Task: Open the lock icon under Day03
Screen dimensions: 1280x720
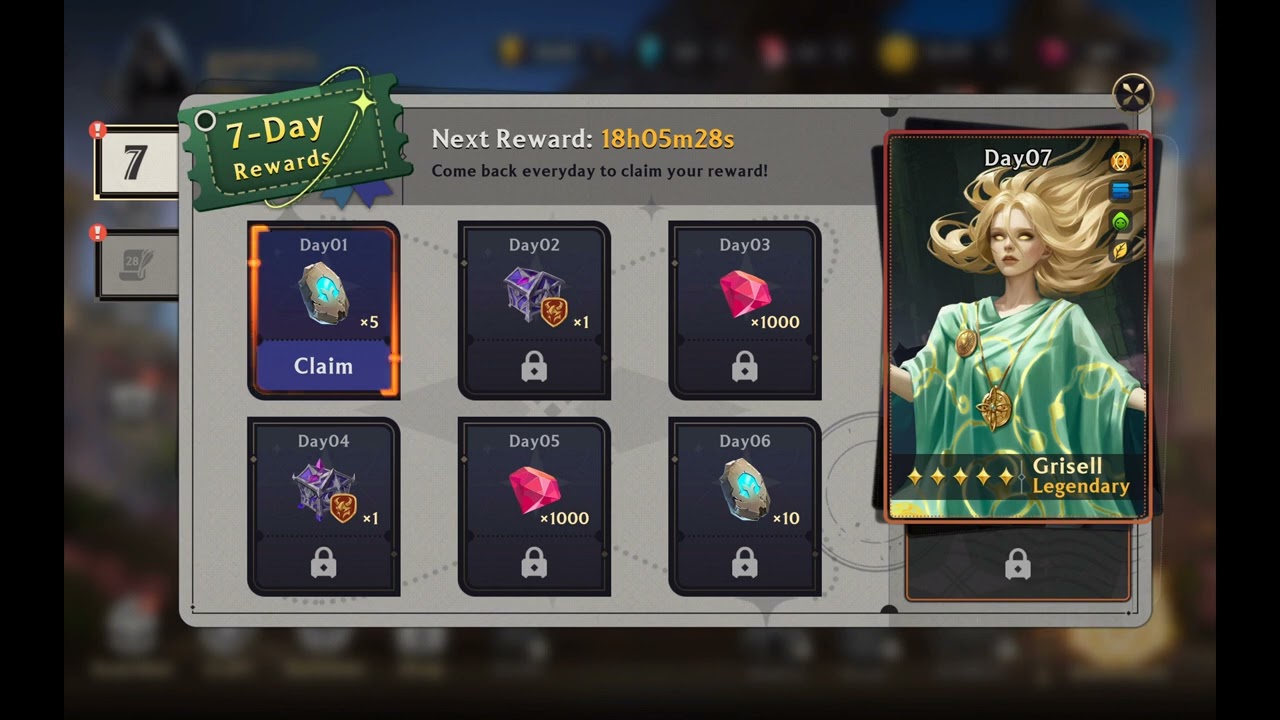Action: click(x=745, y=366)
